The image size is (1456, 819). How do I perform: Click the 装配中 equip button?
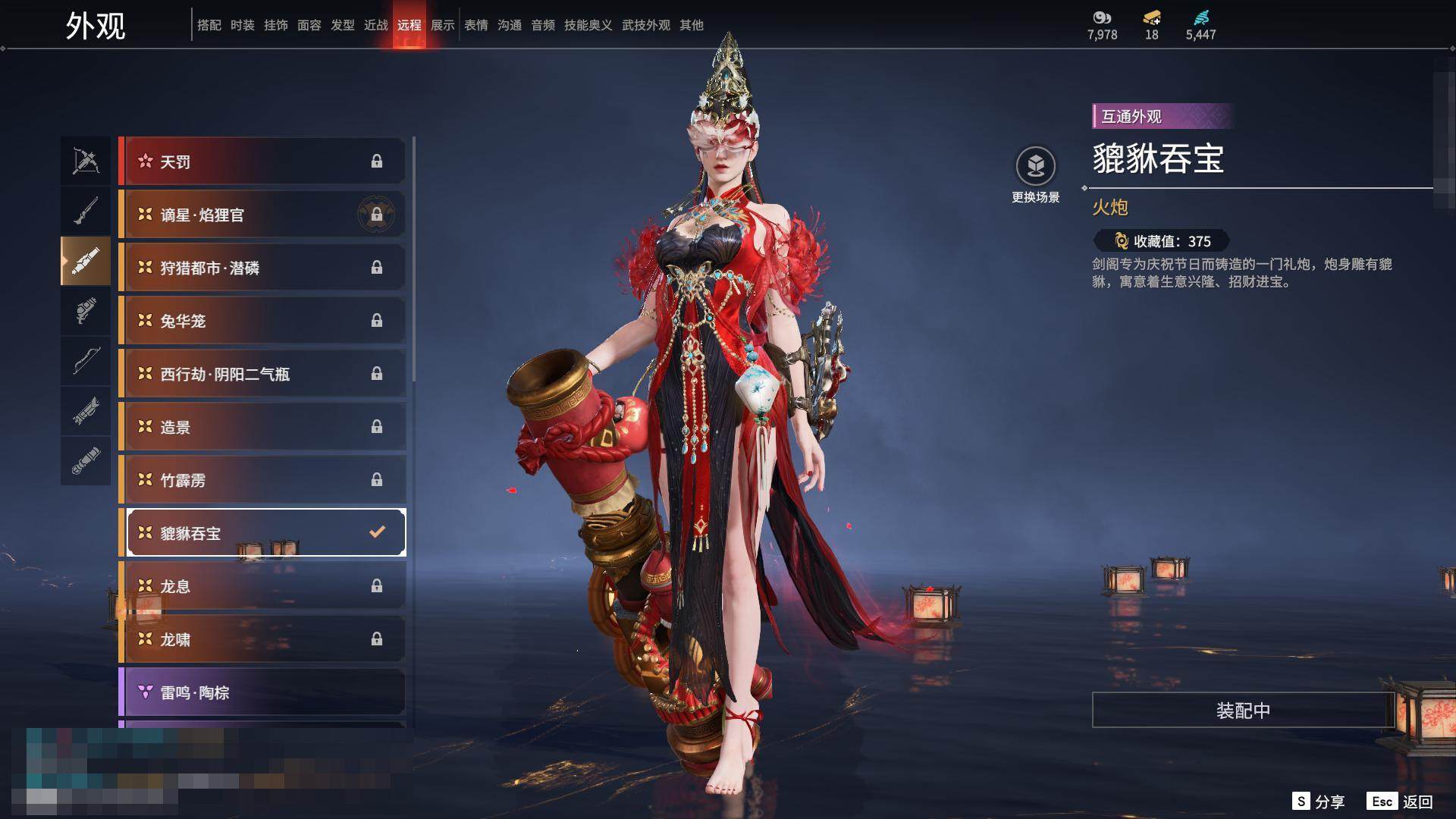[x=1243, y=710]
